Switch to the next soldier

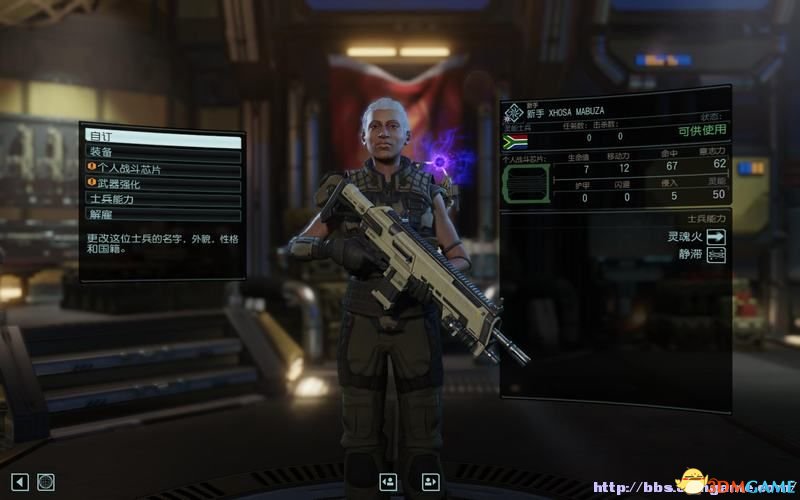click(430, 482)
